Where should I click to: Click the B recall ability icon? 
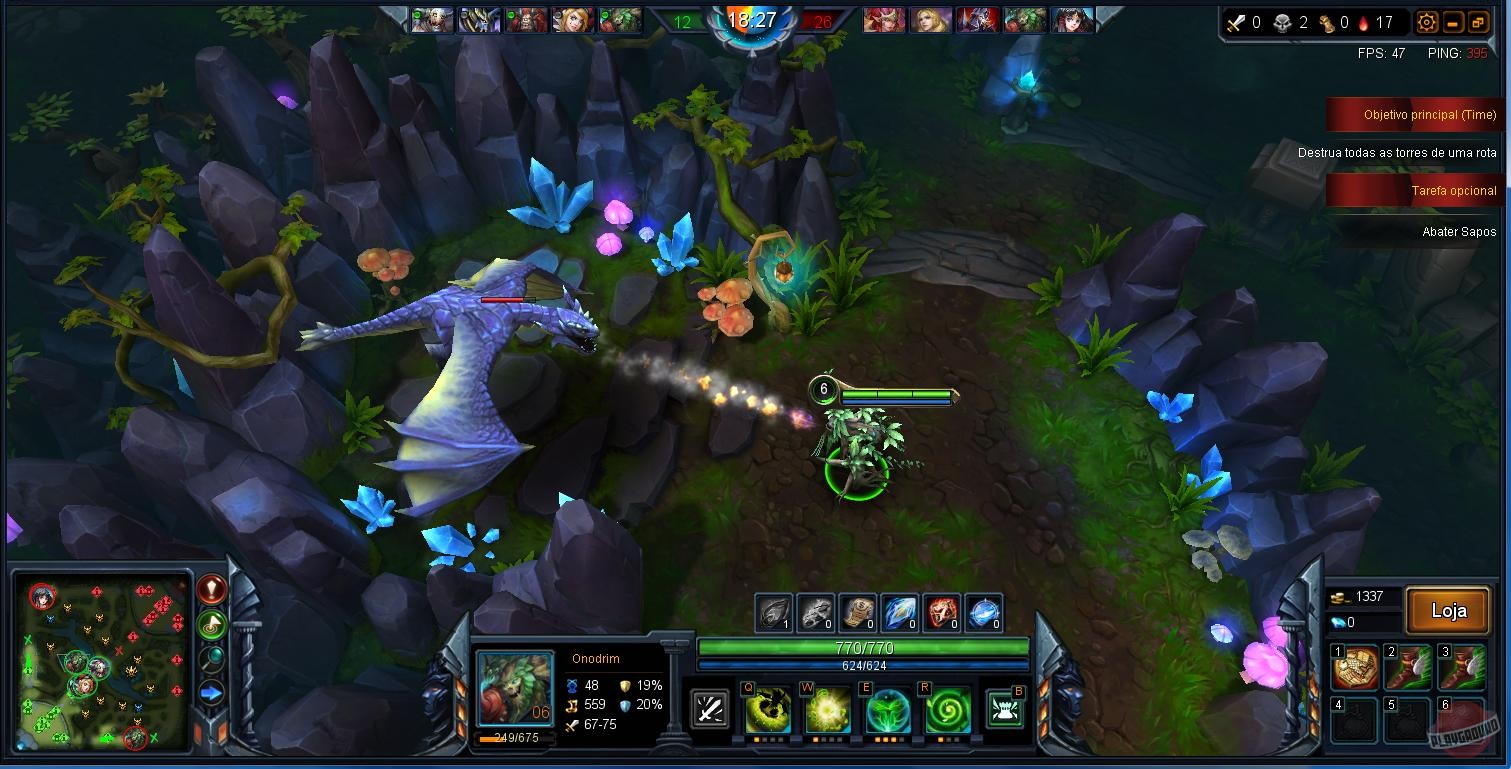1006,708
